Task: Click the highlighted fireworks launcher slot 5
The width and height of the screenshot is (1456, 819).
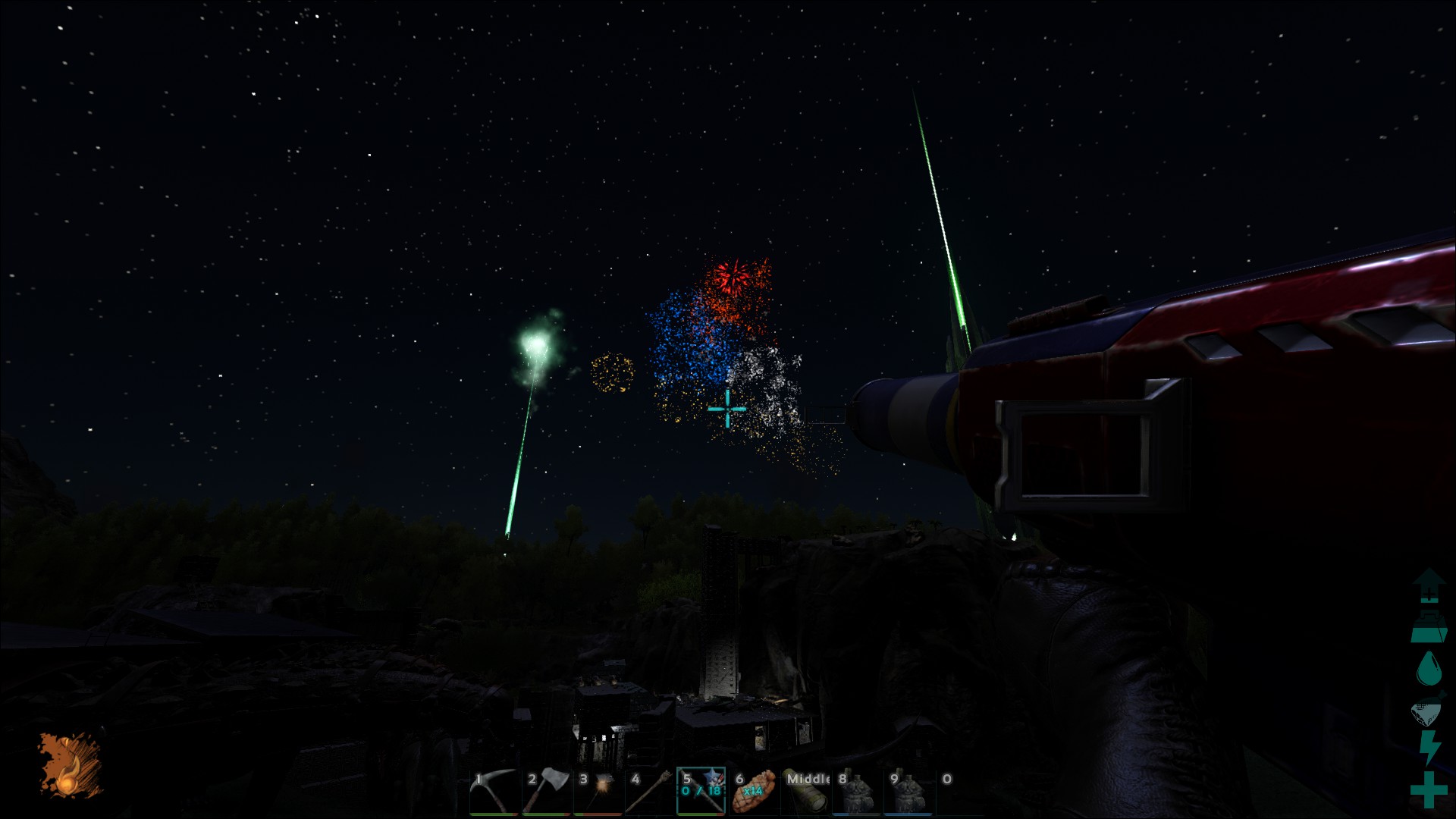Action: [701, 792]
